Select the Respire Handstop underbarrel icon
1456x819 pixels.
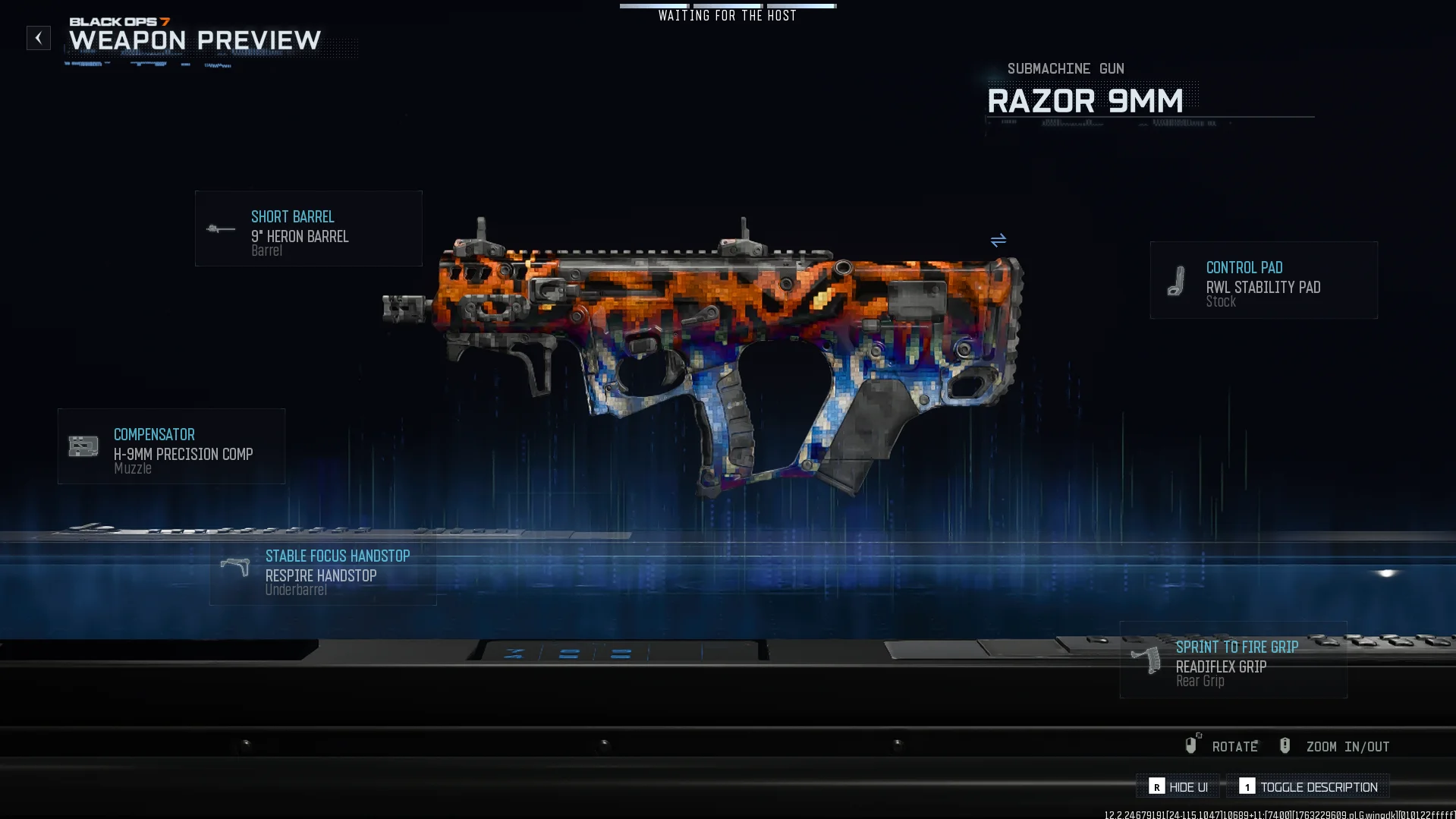(x=236, y=568)
